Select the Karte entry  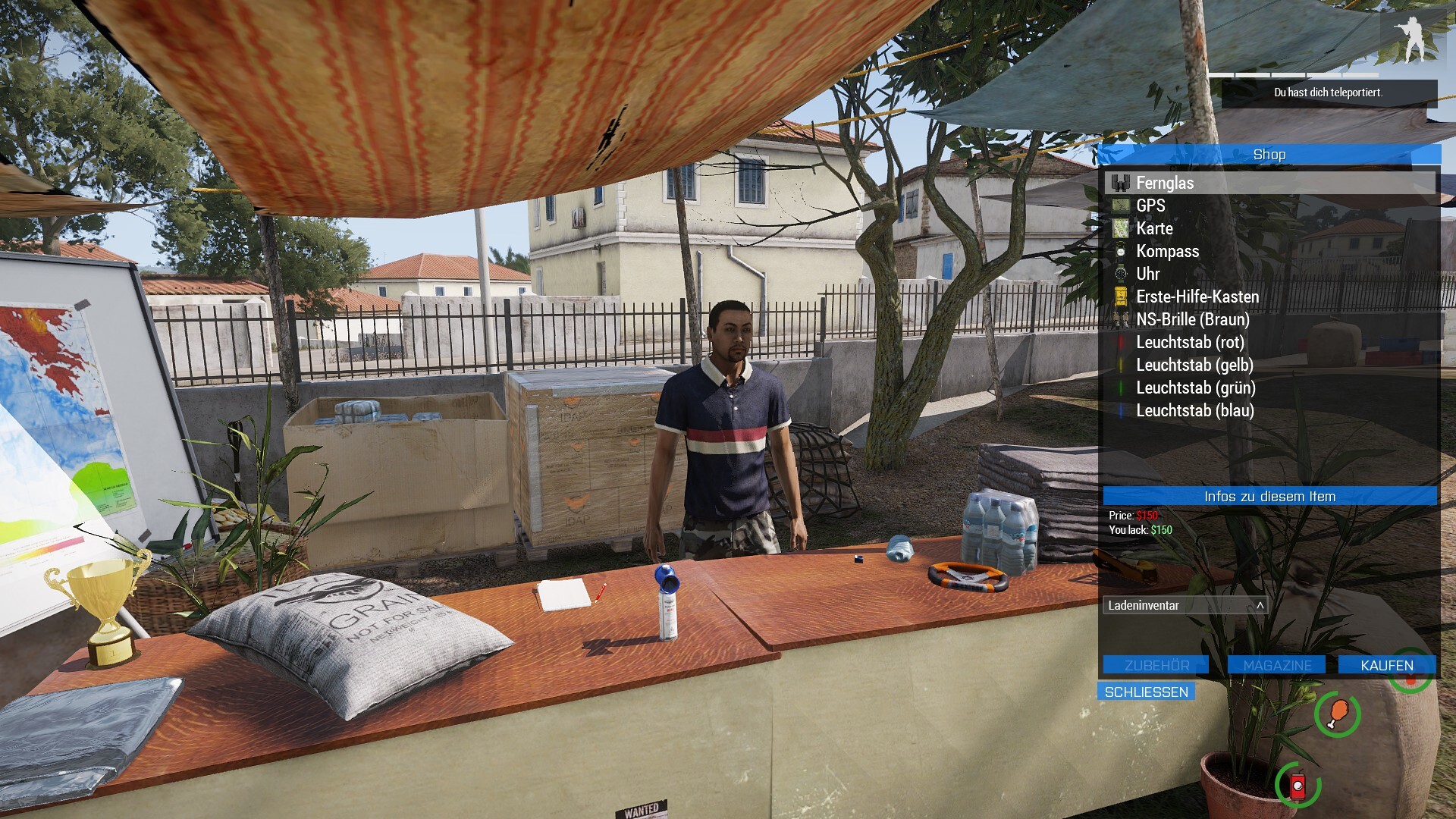(x=1154, y=228)
